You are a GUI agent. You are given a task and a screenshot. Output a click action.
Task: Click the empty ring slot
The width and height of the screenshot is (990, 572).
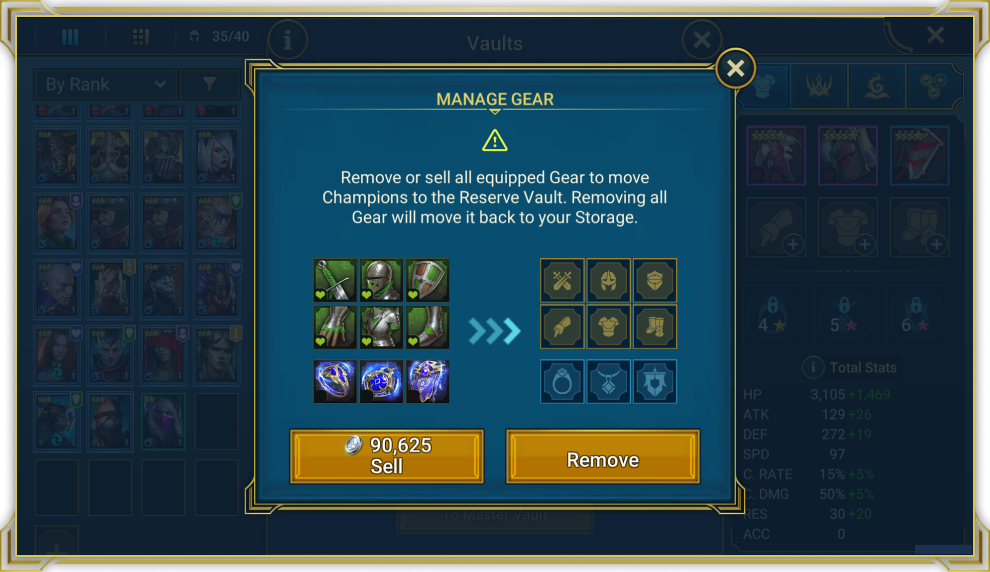coord(562,381)
